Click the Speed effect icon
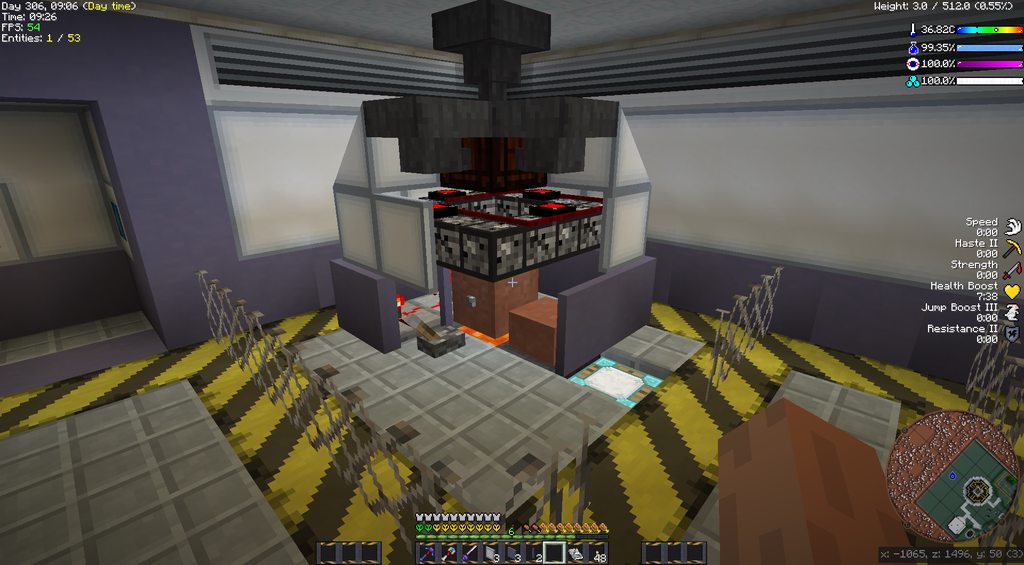The image size is (1024, 565). coord(1012,226)
